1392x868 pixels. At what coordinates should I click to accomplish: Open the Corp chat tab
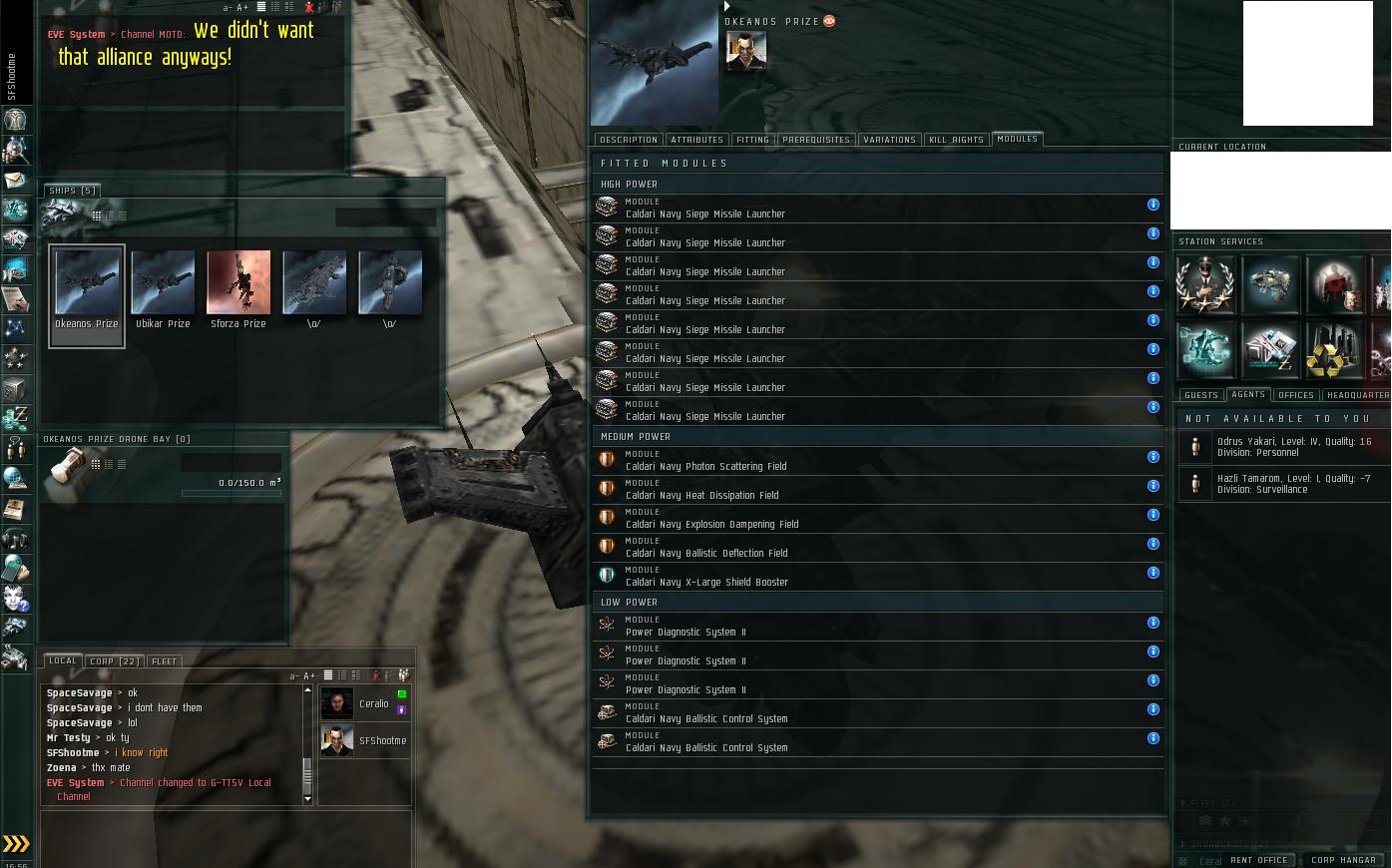point(115,661)
